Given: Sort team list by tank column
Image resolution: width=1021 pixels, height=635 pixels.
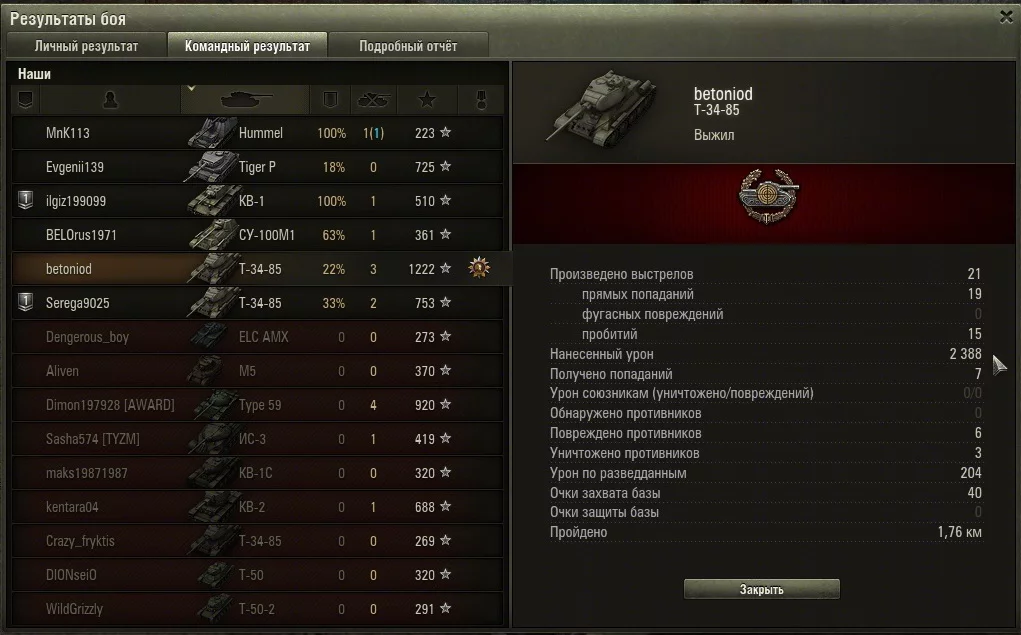Looking at the screenshot, I should pyautogui.click(x=246, y=99).
